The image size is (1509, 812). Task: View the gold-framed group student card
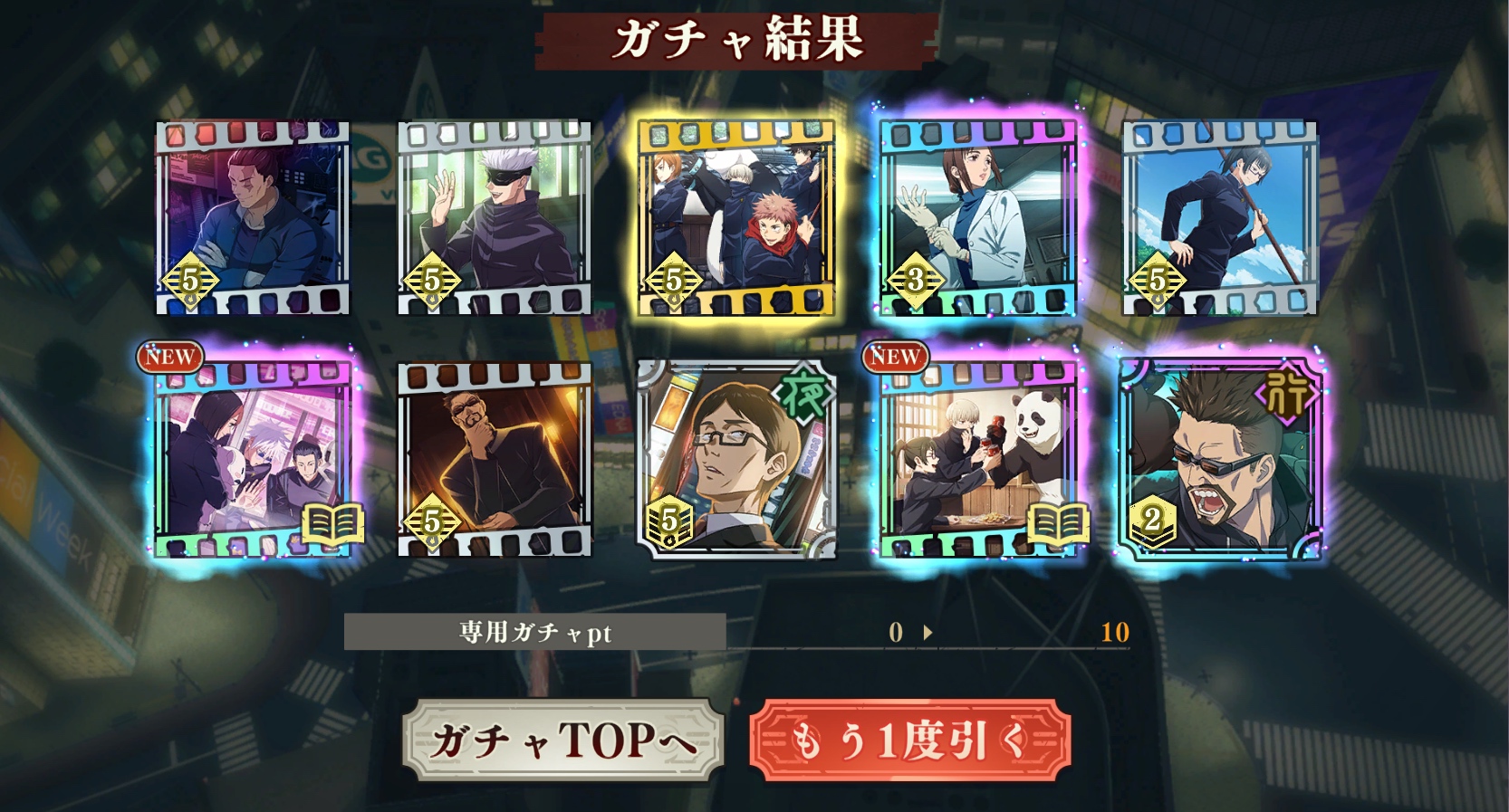(736, 218)
